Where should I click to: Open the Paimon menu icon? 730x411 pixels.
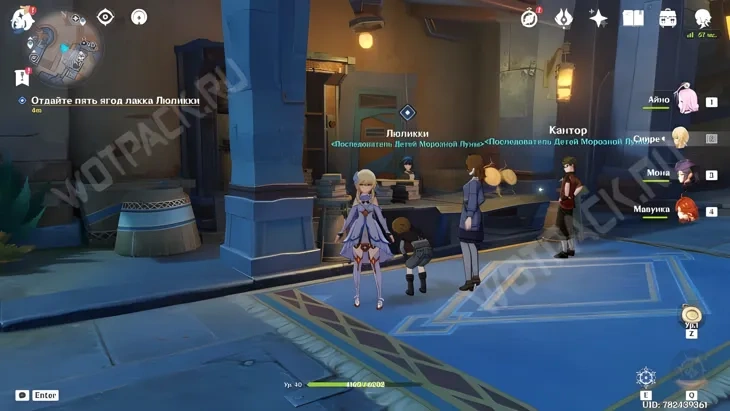pos(22,18)
